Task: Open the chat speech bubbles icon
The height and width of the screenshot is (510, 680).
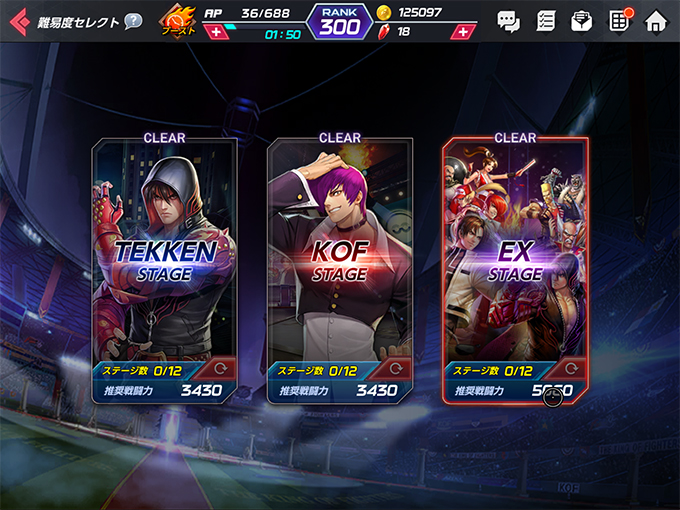Action: [x=509, y=21]
